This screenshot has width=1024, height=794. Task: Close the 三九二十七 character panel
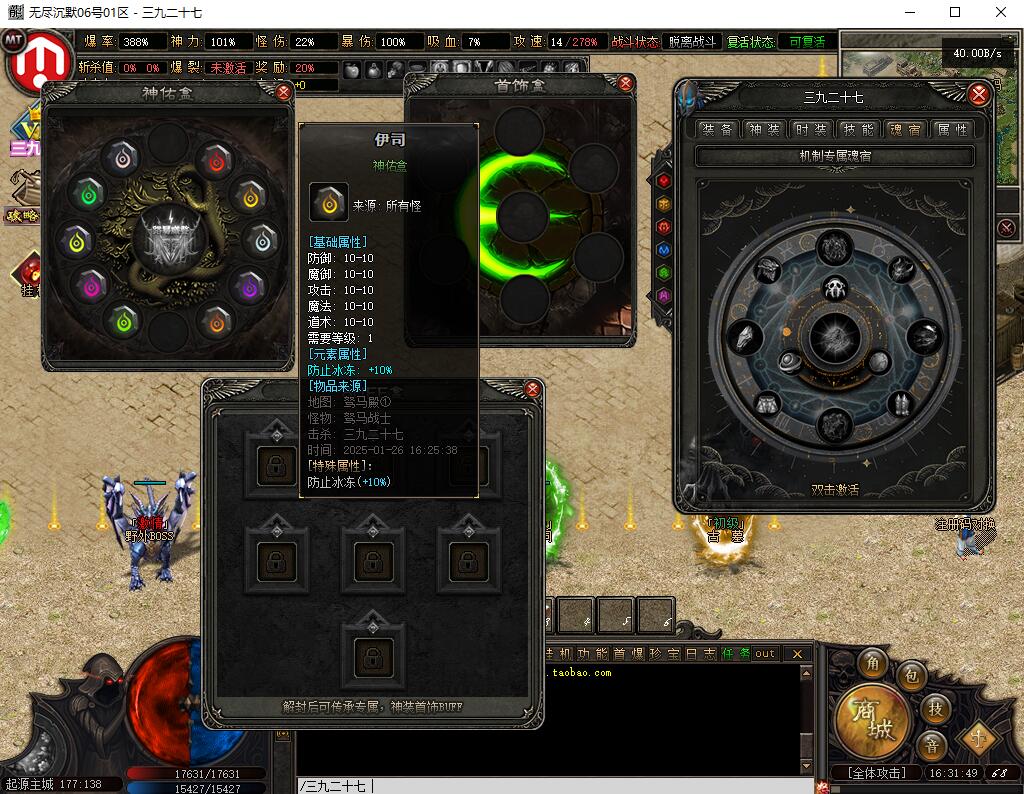click(x=978, y=95)
